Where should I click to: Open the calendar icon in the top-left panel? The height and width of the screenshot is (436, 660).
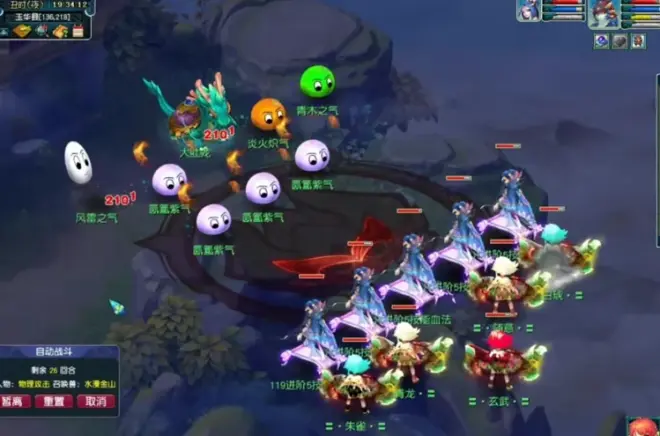click(78, 32)
